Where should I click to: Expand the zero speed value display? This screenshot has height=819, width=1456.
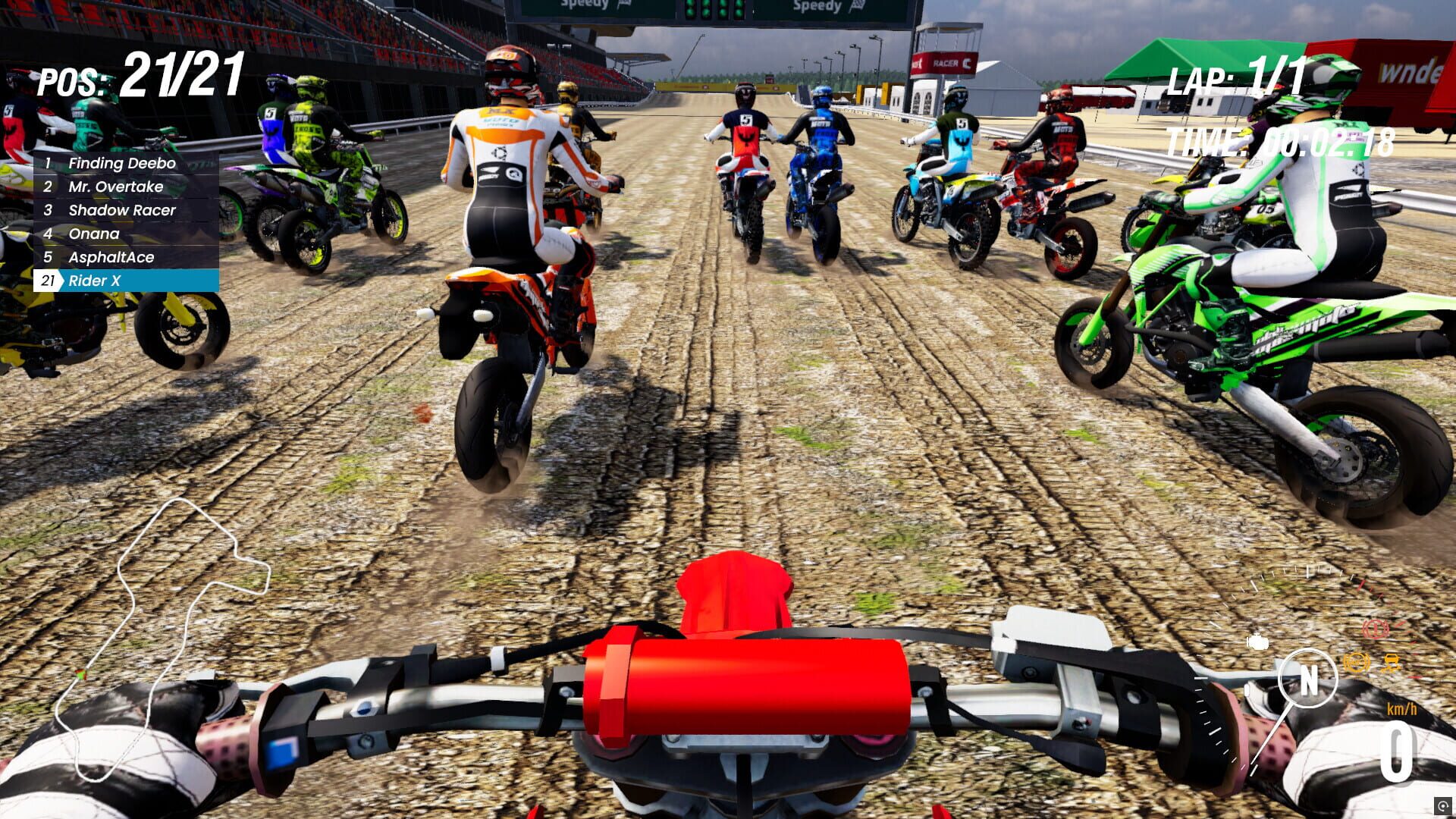point(1397,749)
